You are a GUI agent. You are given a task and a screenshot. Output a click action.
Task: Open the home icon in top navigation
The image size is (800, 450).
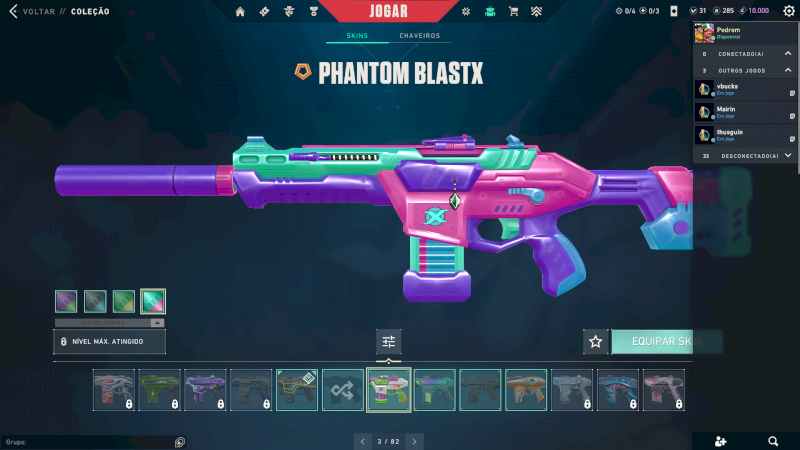pyautogui.click(x=240, y=12)
